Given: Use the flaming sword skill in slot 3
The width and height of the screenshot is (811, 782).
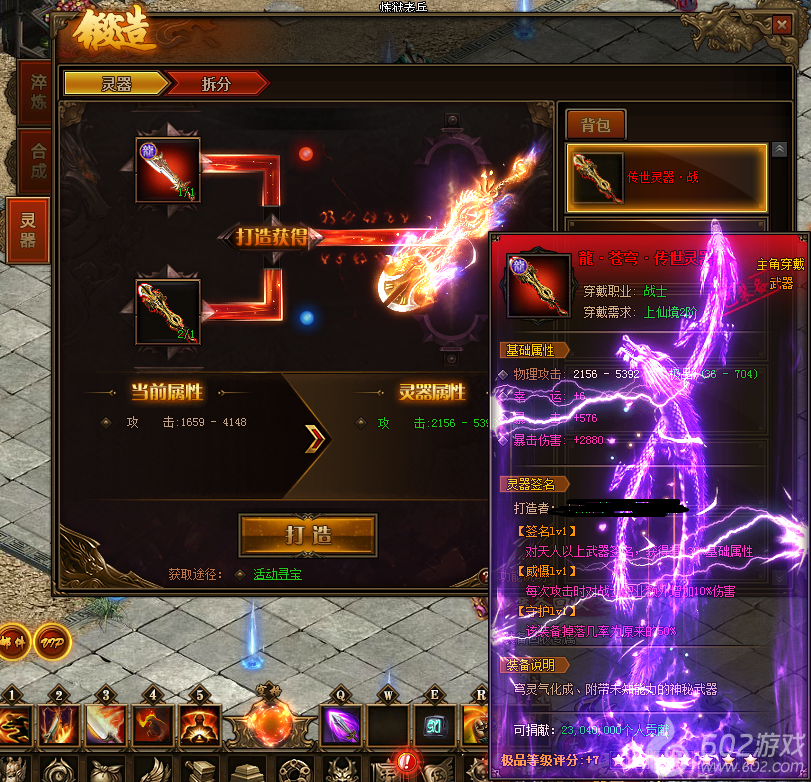Looking at the screenshot, I should coord(106,726).
